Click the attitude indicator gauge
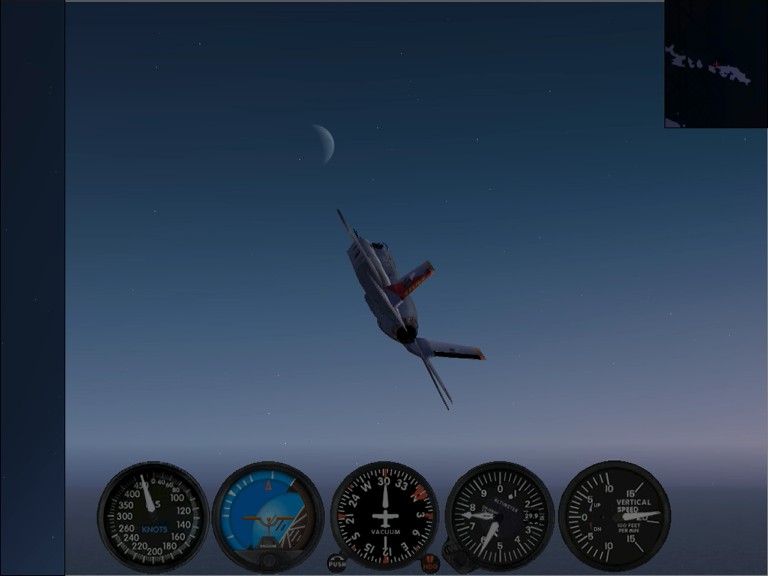This screenshot has width=768, height=576. coord(268,516)
